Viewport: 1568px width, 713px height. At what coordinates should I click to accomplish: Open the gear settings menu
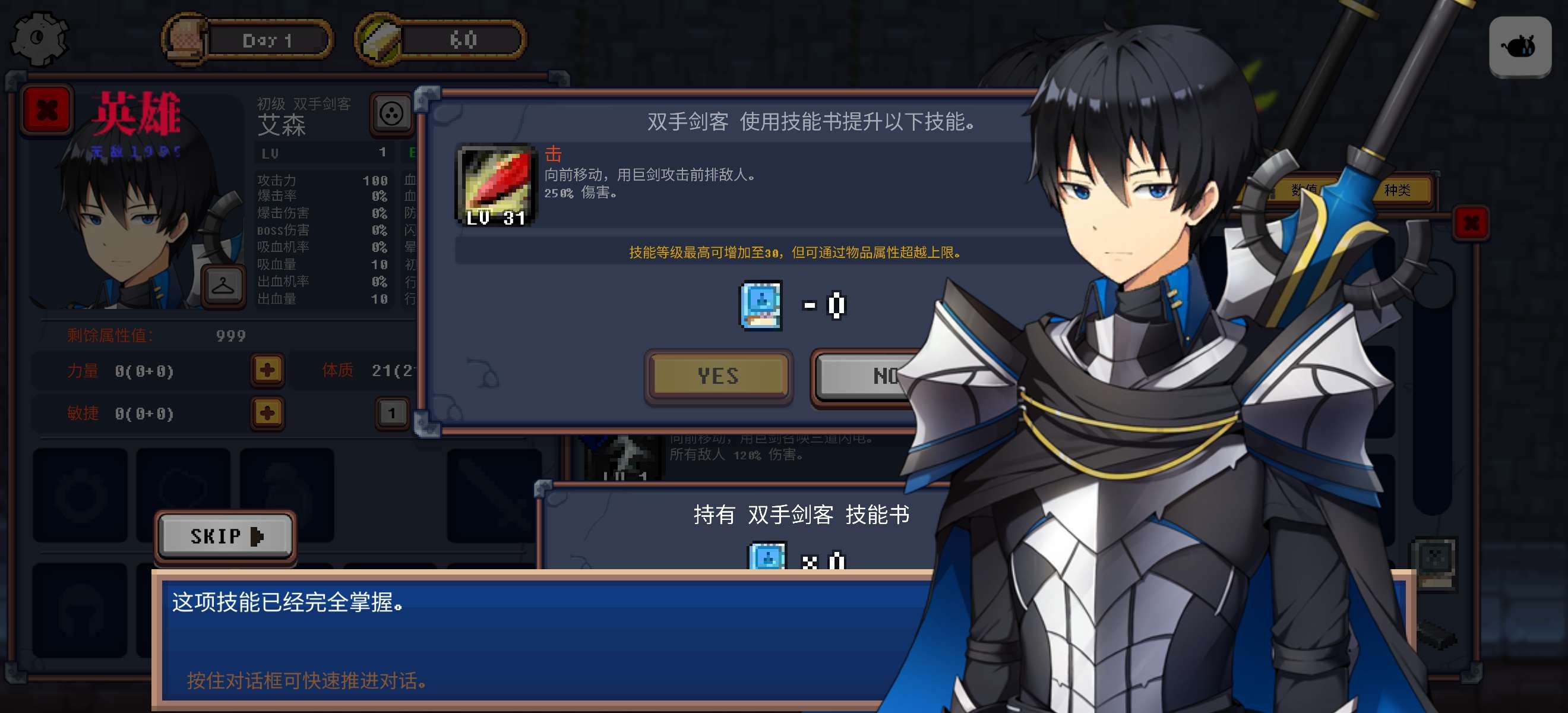pyautogui.click(x=39, y=39)
